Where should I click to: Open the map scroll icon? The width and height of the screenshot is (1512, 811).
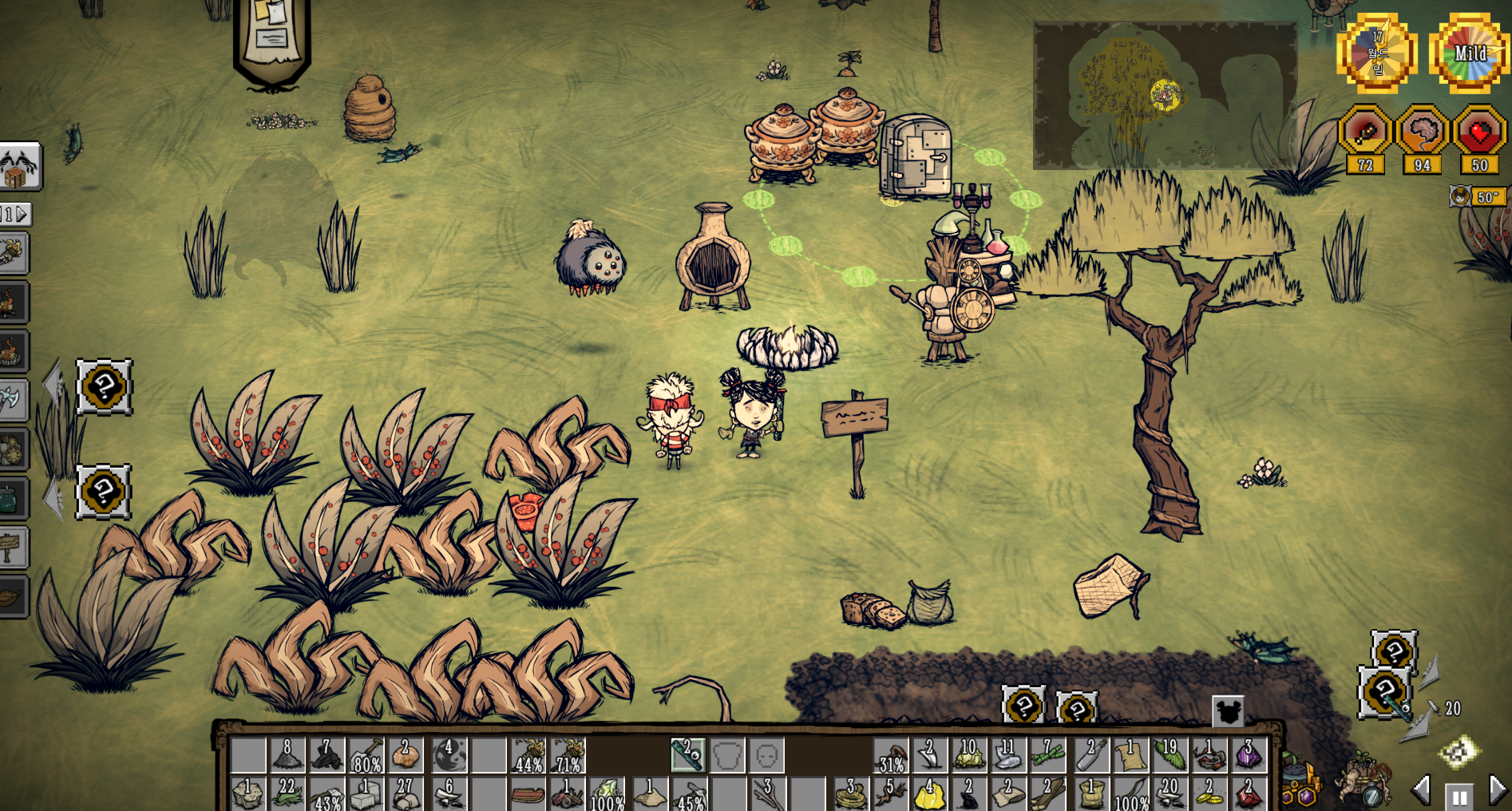1459,751
